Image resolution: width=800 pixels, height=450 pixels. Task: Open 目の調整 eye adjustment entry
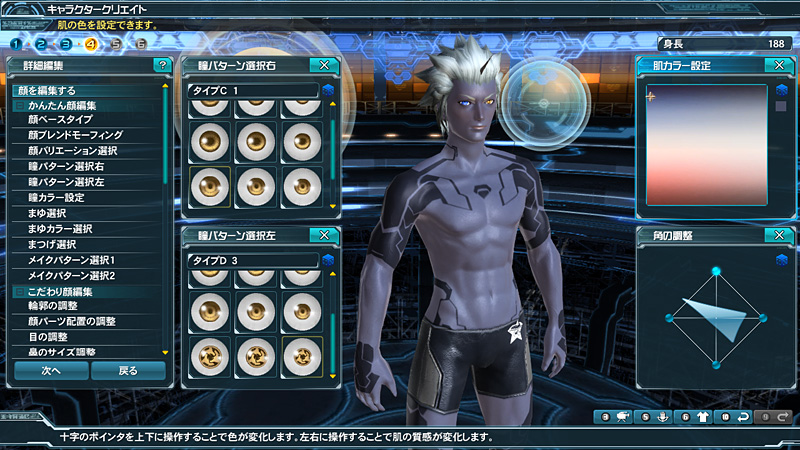click(47, 337)
